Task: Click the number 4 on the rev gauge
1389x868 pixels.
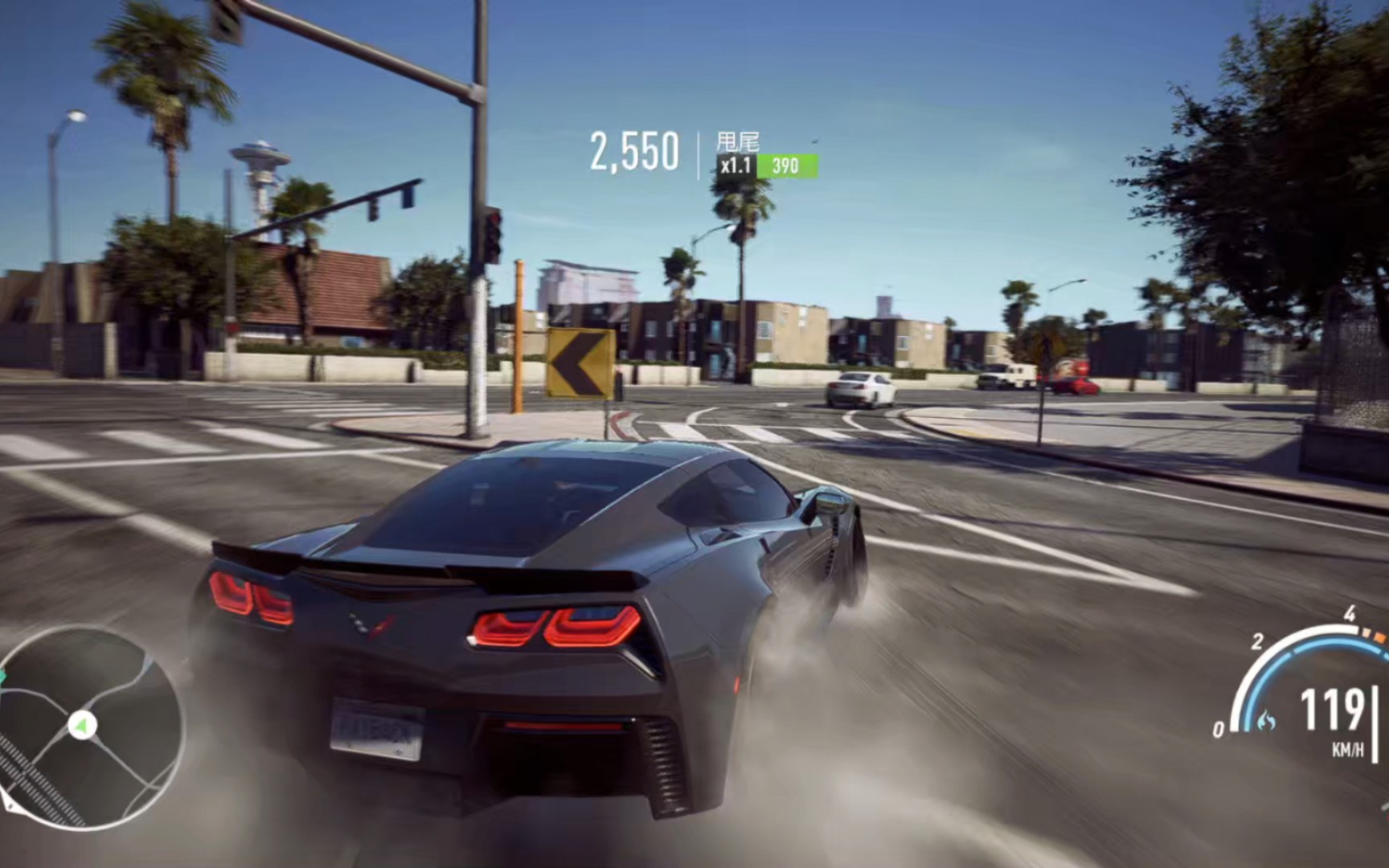Action: tap(1350, 615)
